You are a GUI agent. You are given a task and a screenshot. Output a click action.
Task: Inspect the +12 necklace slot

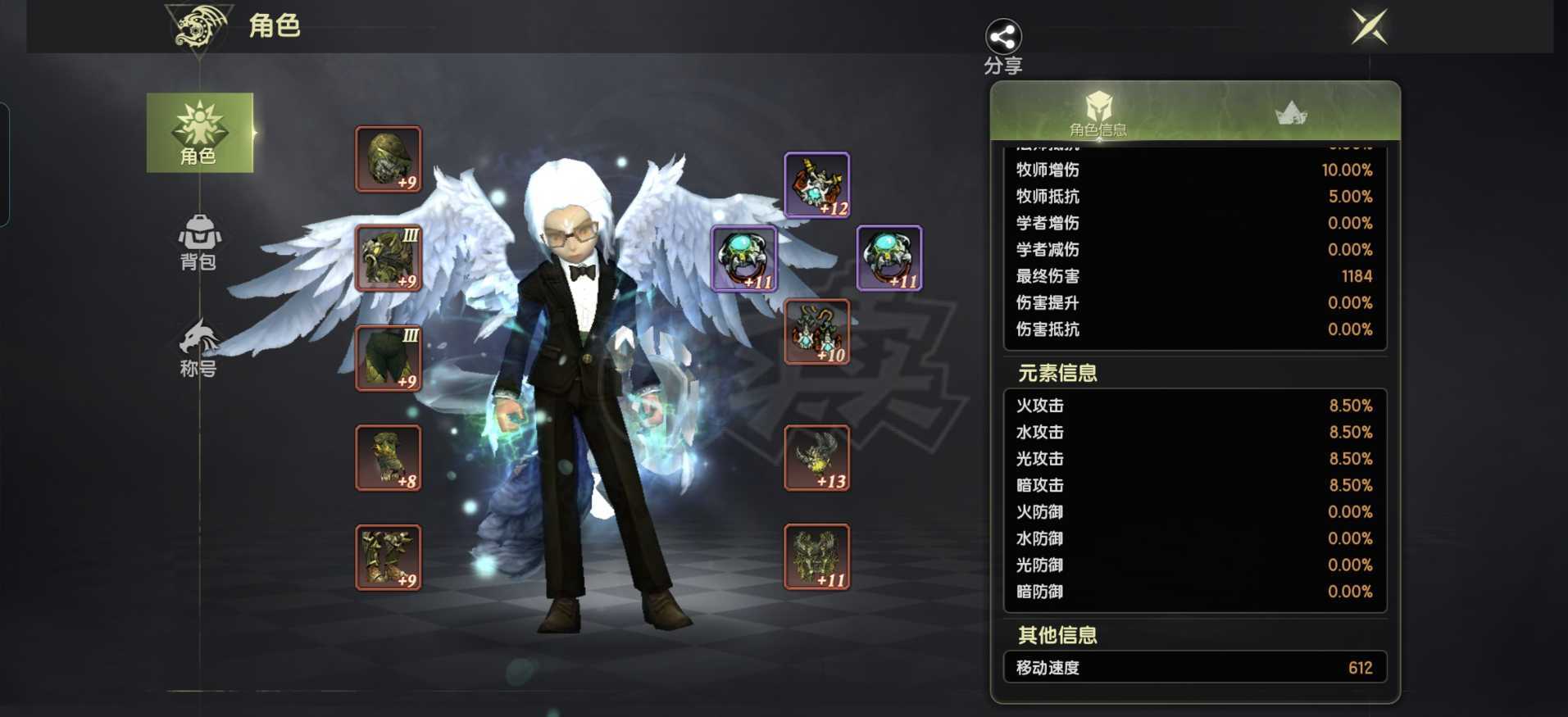[817, 185]
